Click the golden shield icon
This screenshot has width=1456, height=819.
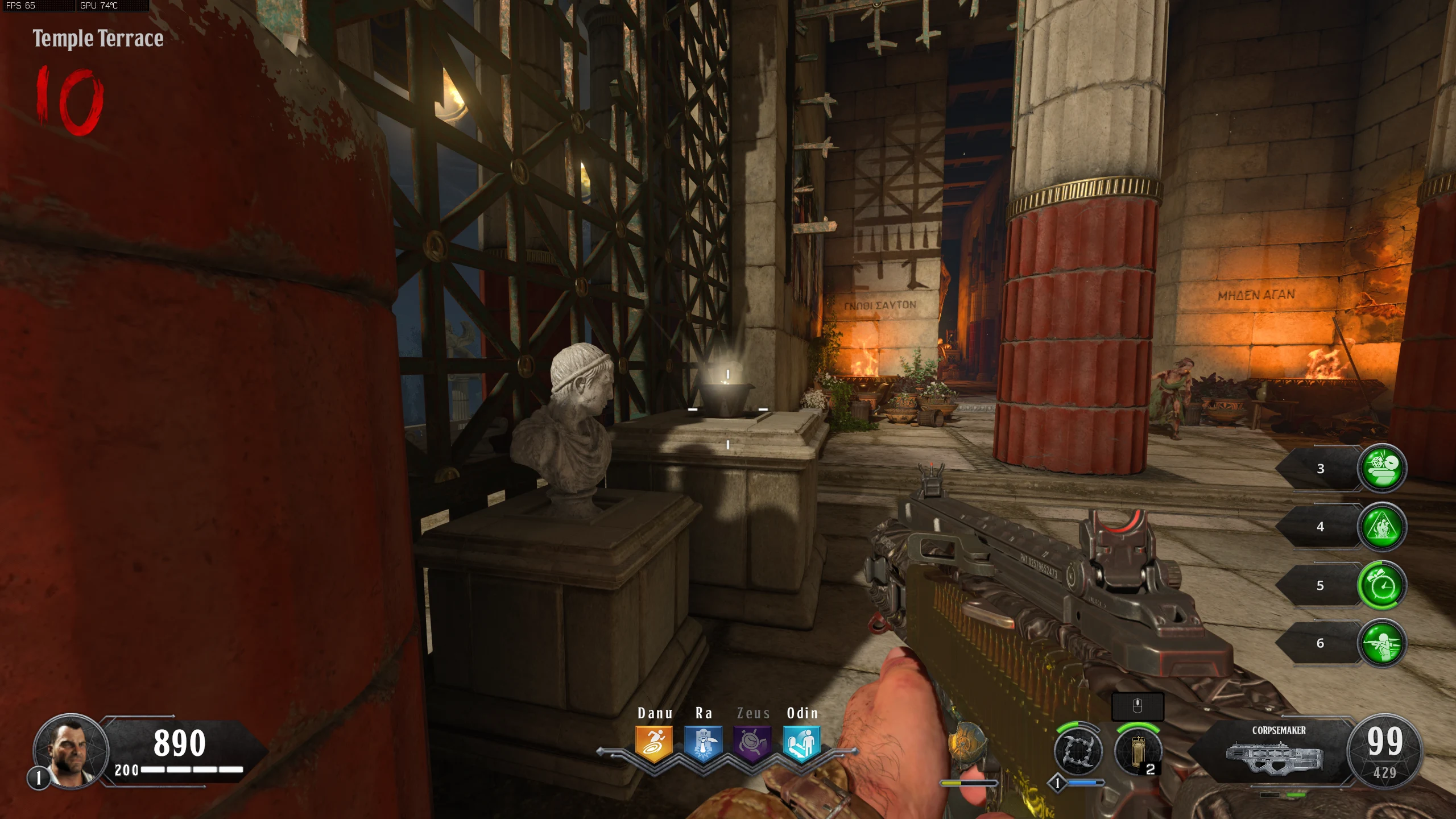point(966,744)
